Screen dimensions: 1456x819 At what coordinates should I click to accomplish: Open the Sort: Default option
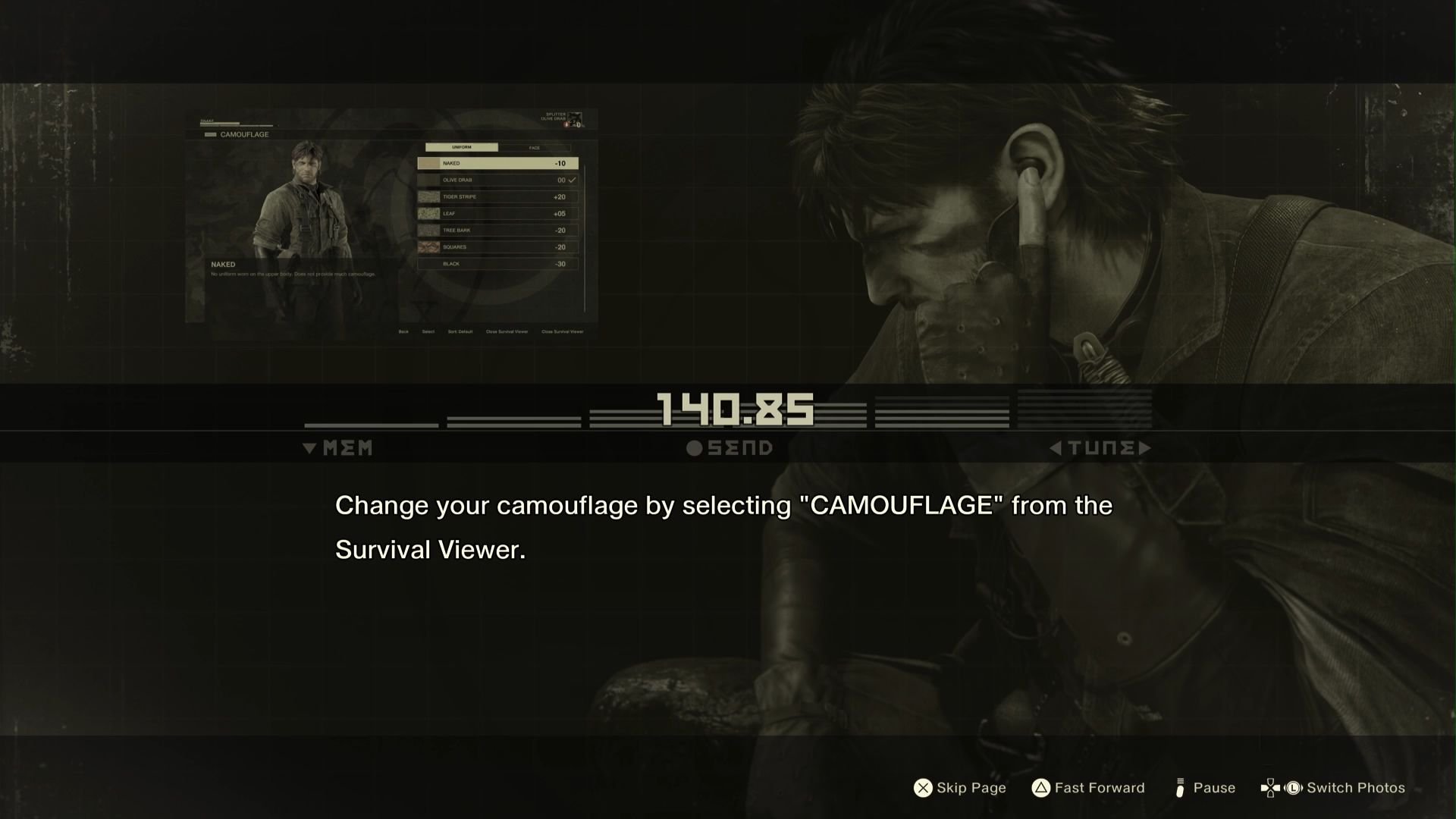point(460,332)
